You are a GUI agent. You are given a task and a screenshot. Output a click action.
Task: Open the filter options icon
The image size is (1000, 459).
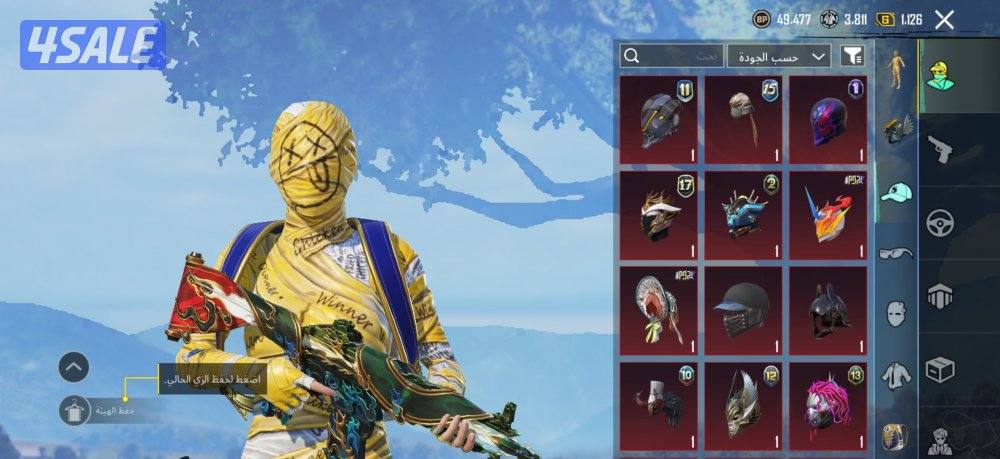tap(852, 56)
